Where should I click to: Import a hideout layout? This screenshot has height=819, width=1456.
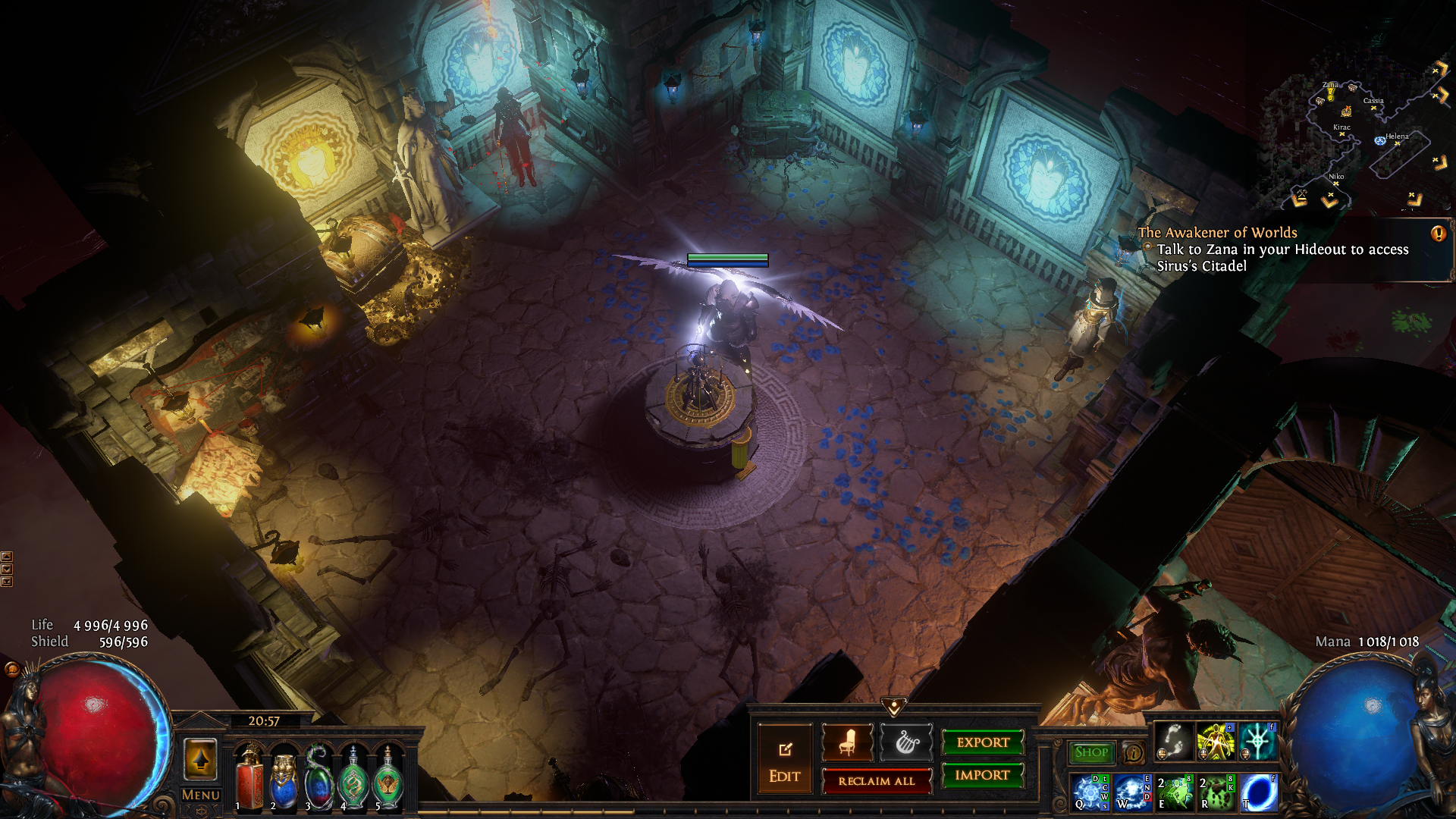[983, 775]
